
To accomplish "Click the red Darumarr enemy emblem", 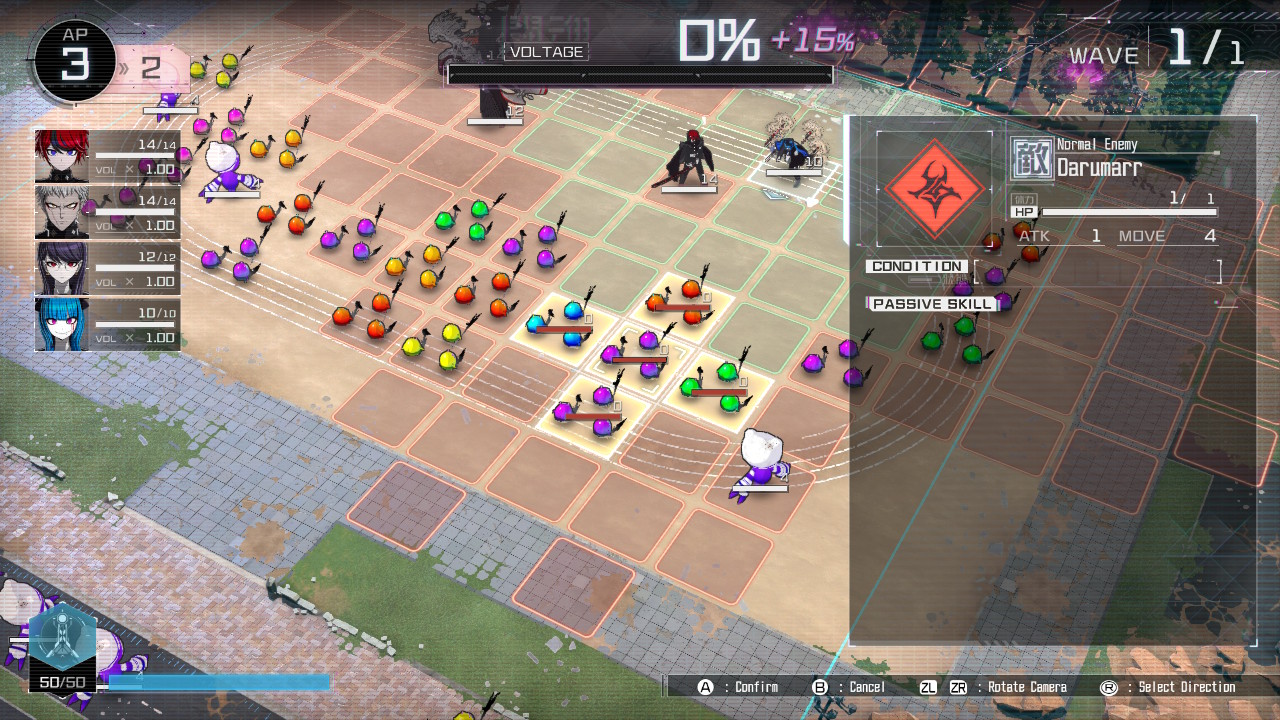I will pyautogui.click(x=934, y=188).
